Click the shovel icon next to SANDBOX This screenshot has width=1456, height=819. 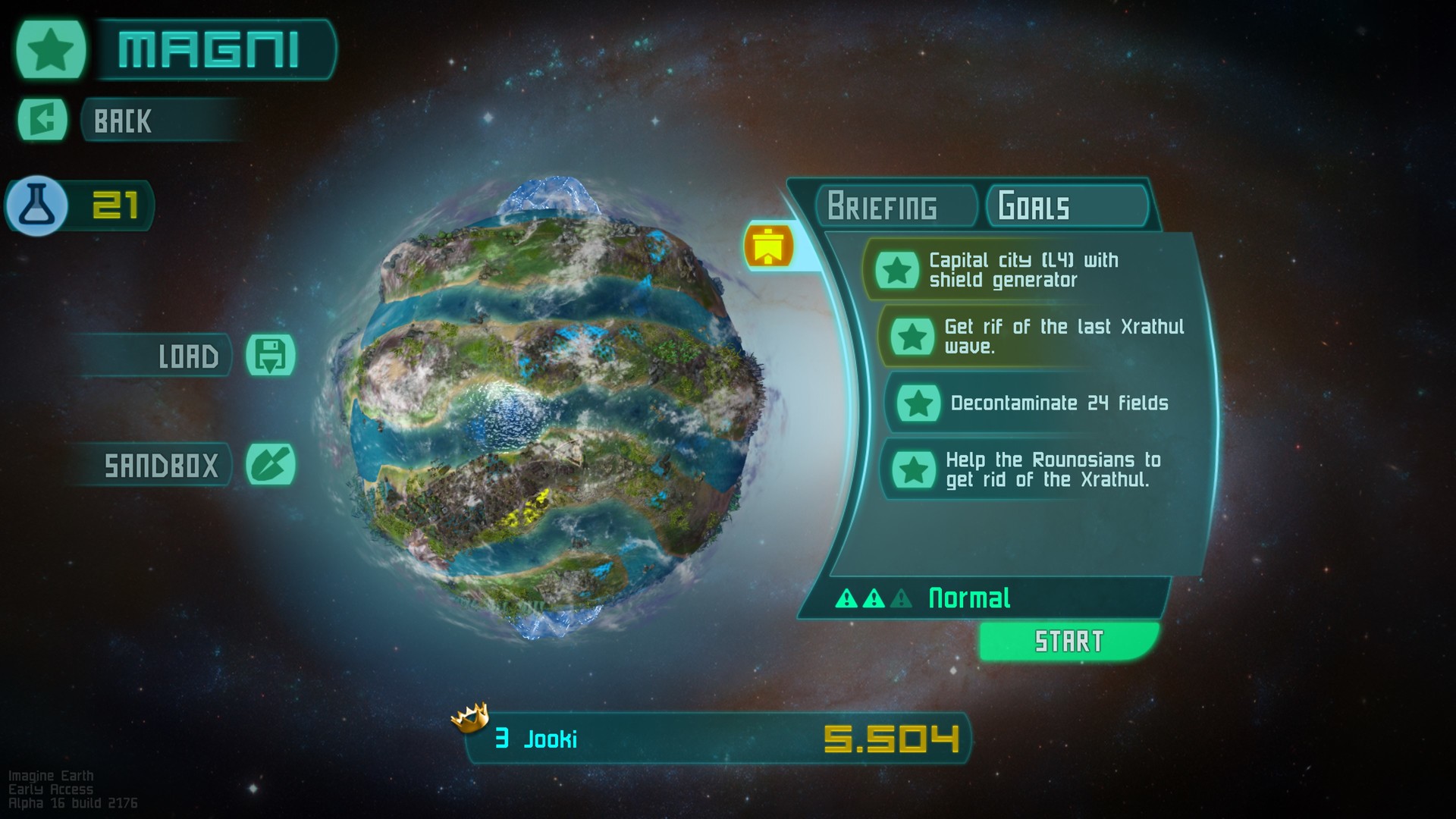coord(273,464)
